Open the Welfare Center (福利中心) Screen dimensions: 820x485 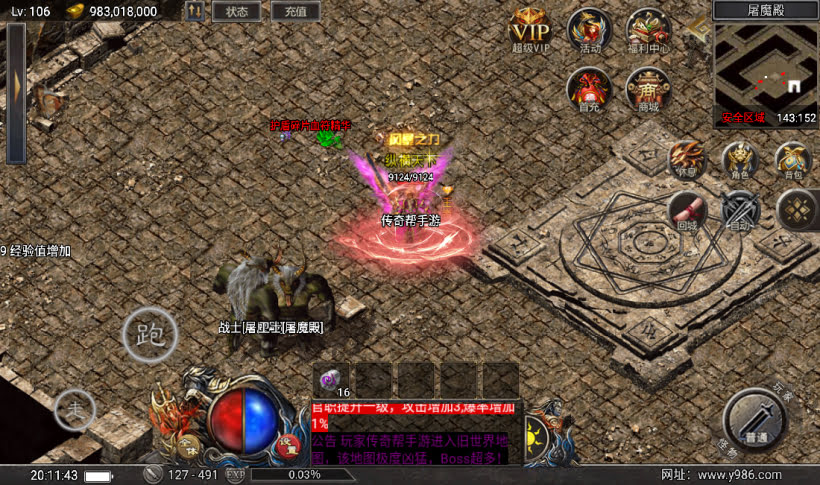pyautogui.click(x=647, y=29)
